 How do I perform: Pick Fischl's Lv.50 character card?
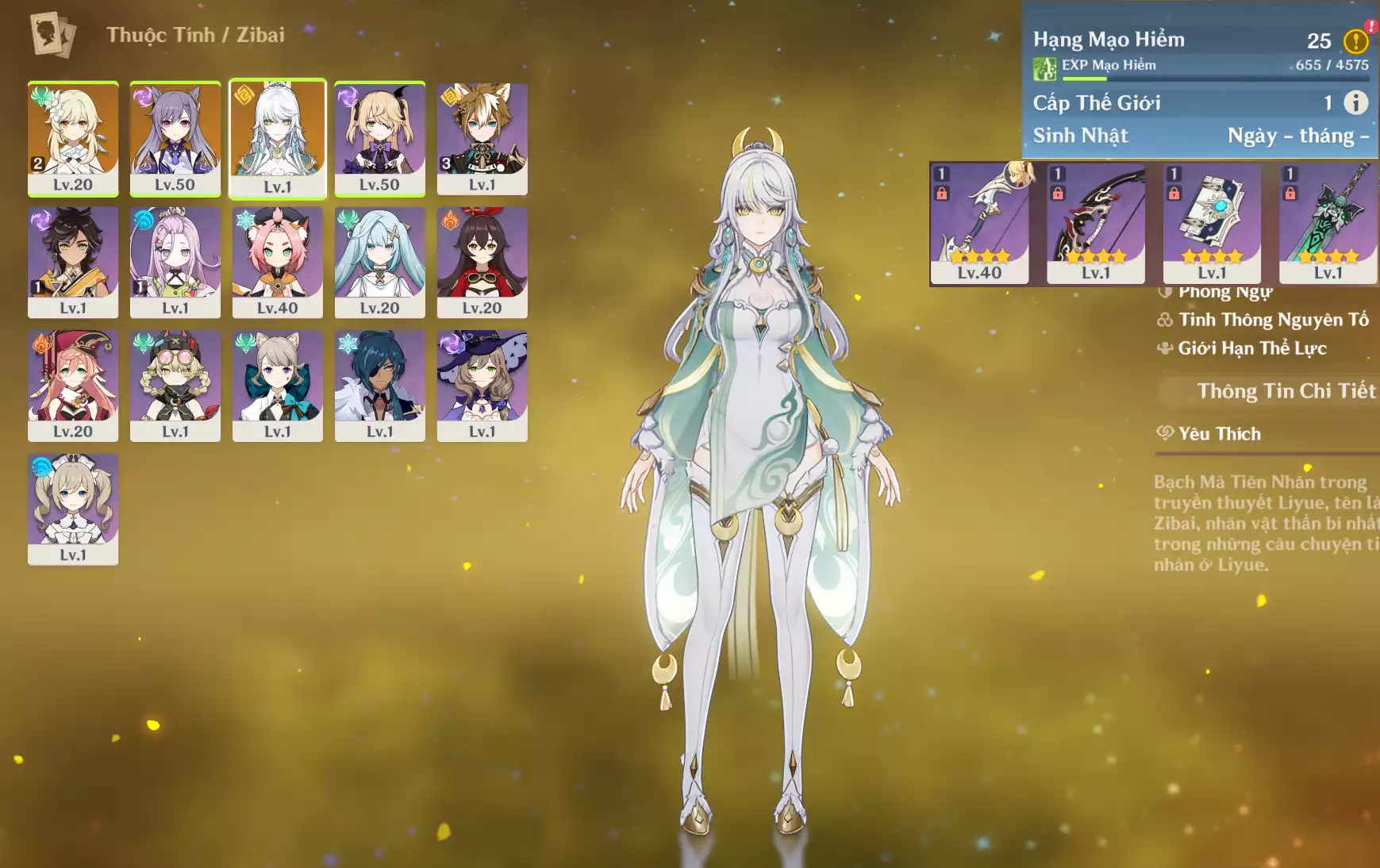point(379,138)
